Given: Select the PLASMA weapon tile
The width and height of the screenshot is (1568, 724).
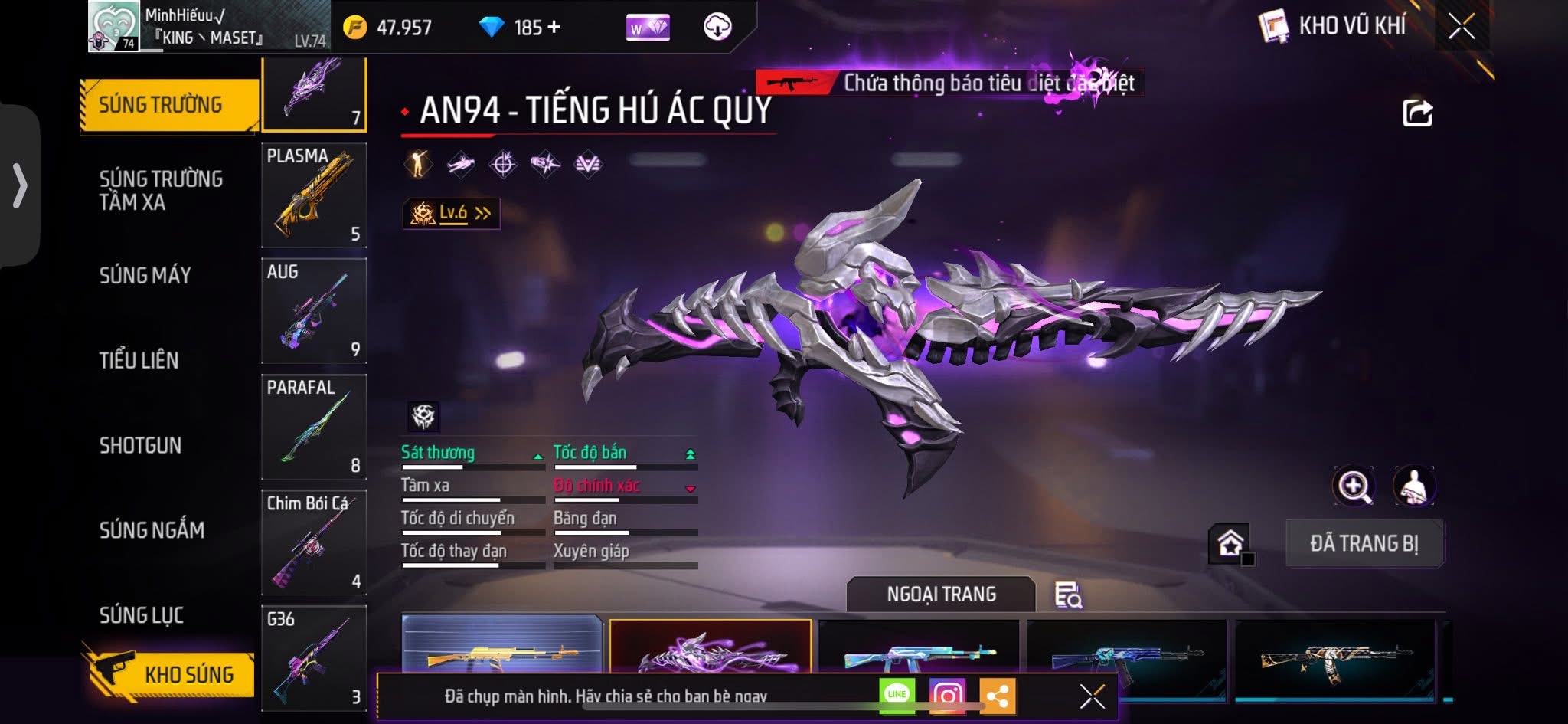Looking at the screenshot, I should point(314,195).
